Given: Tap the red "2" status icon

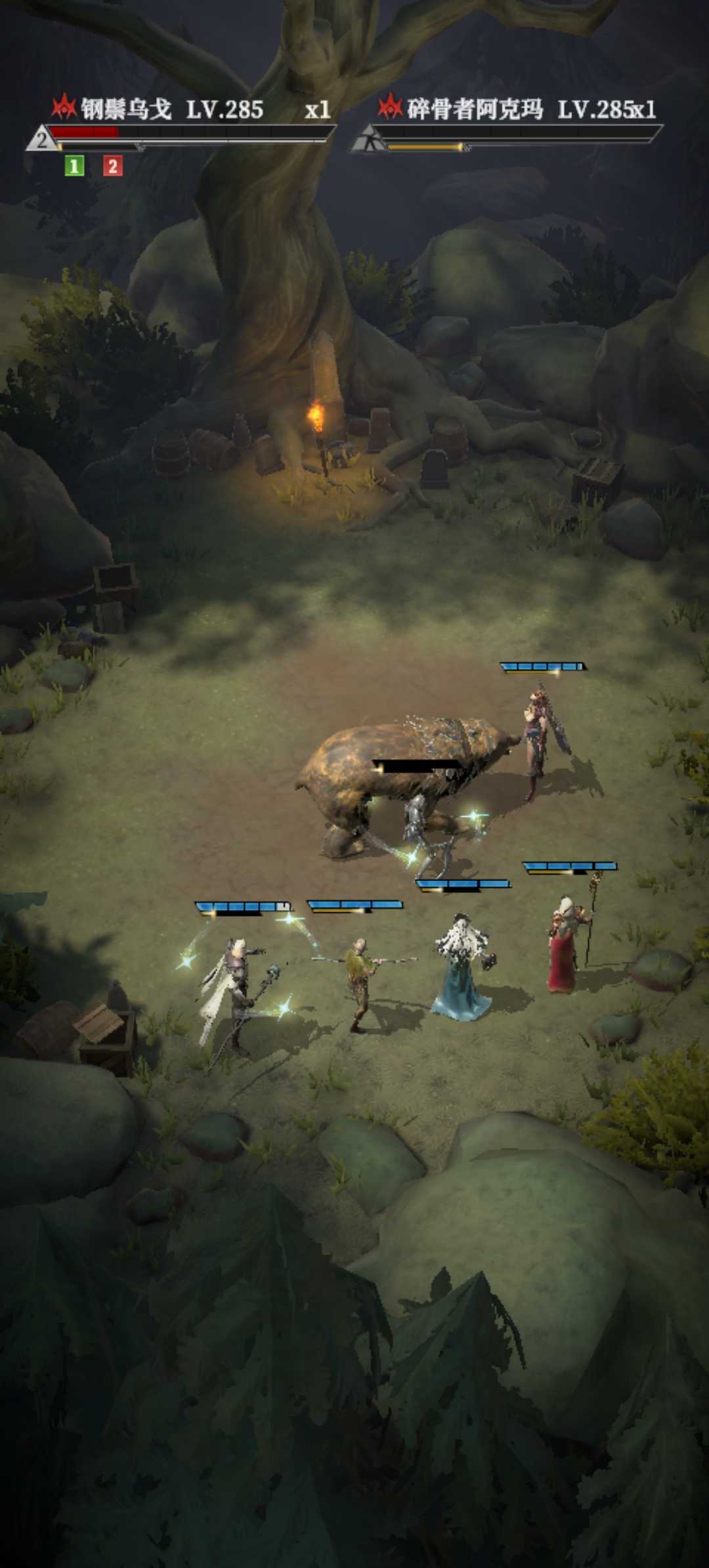Looking at the screenshot, I should point(112,166).
